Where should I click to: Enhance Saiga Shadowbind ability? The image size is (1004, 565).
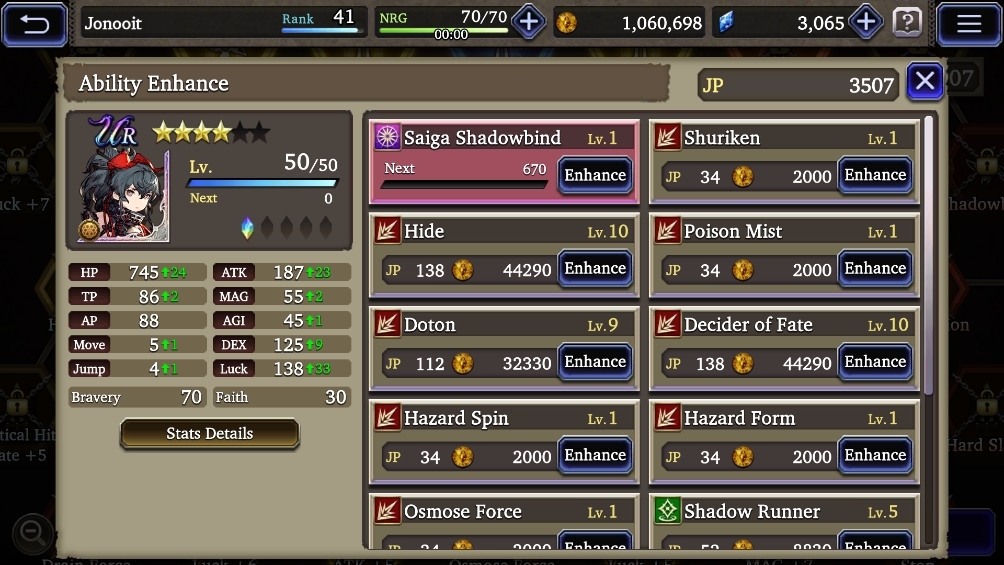tap(594, 175)
